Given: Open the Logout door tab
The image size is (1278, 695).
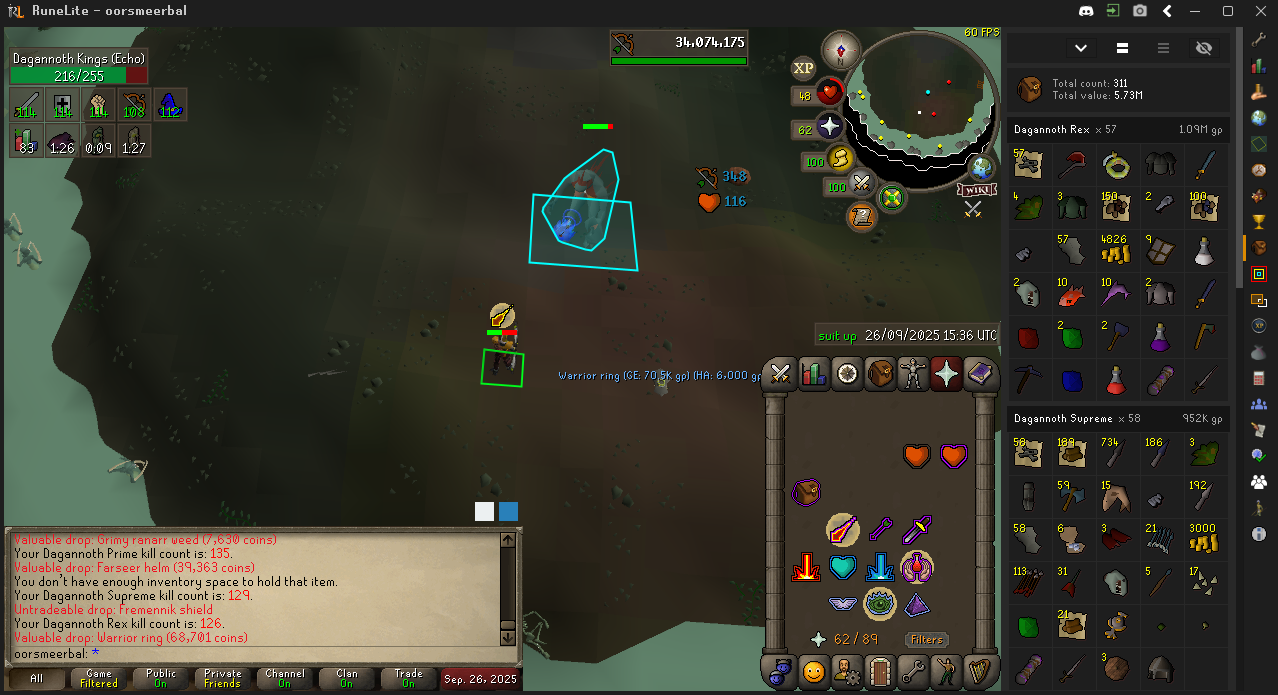Looking at the screenshot, I should [880, 671].
